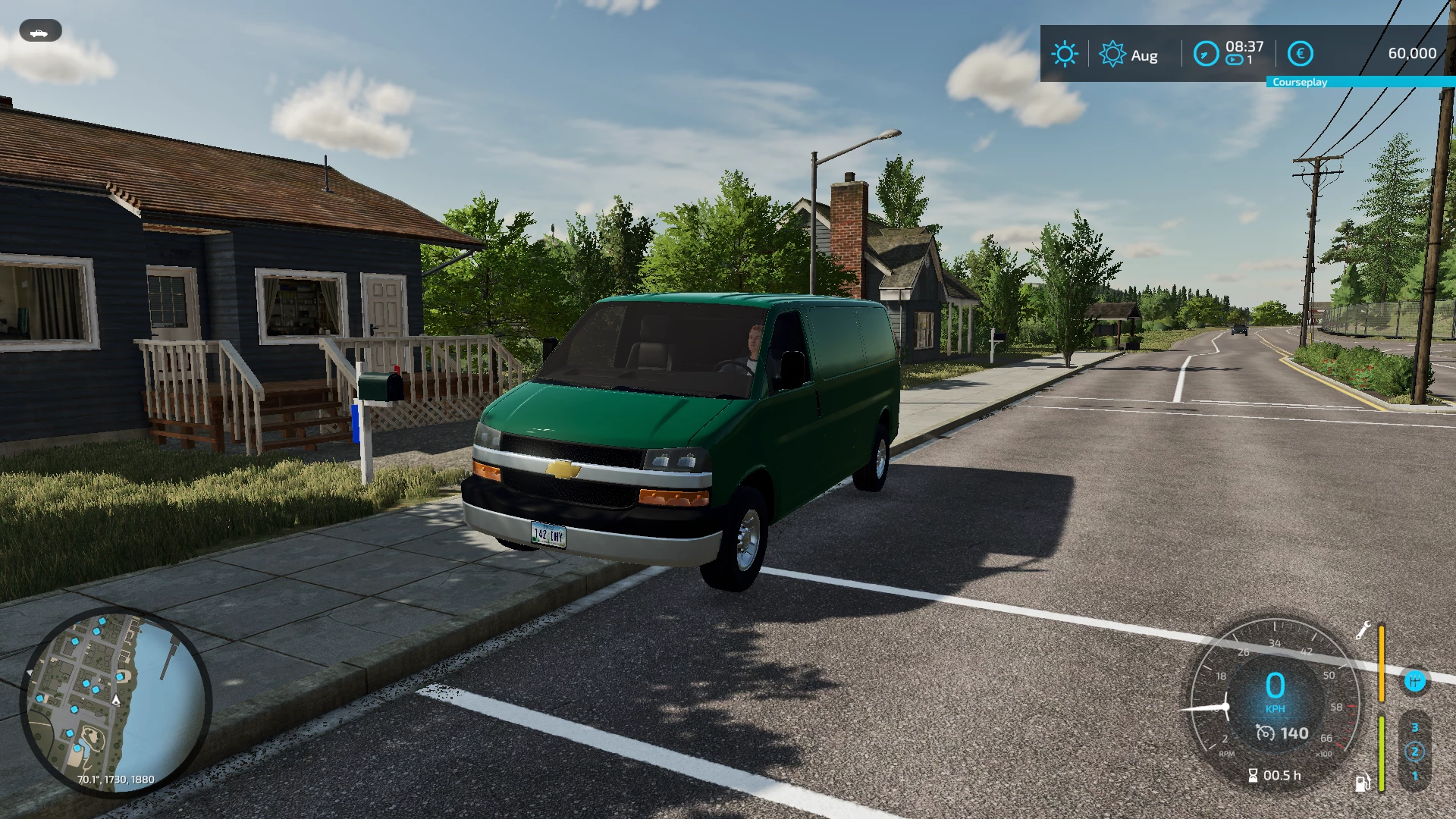Click the green fuel level bar
This screenshot has height=819, width=1456.
[x=1382, y=753]
